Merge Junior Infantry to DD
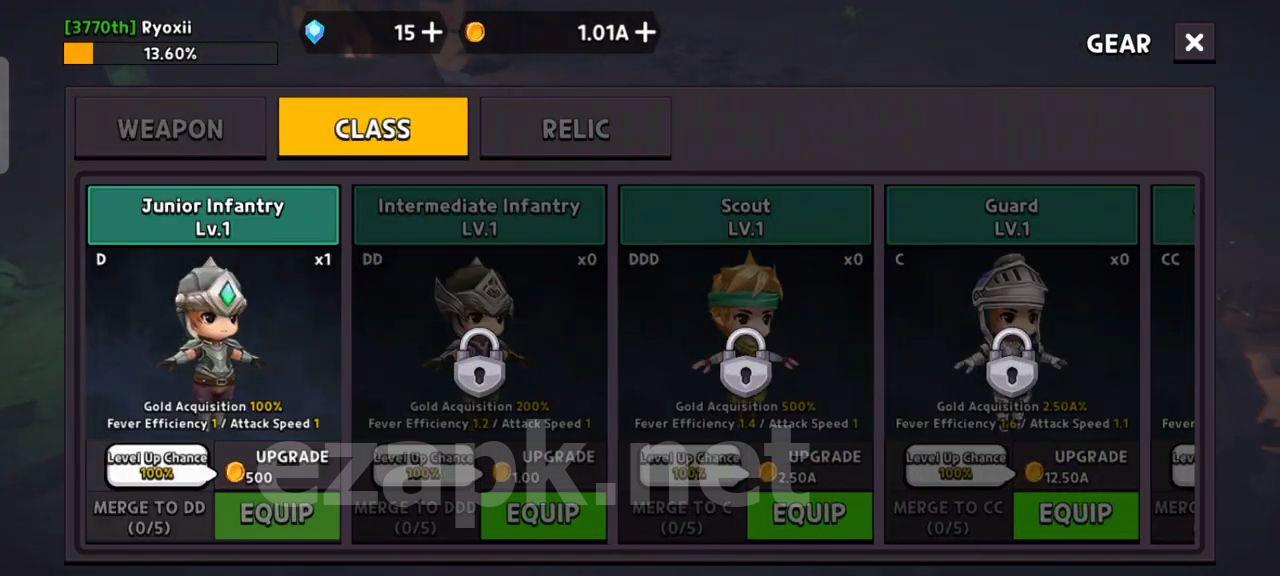The width and height of the screenshot is (1280, 576). (149, 516)
